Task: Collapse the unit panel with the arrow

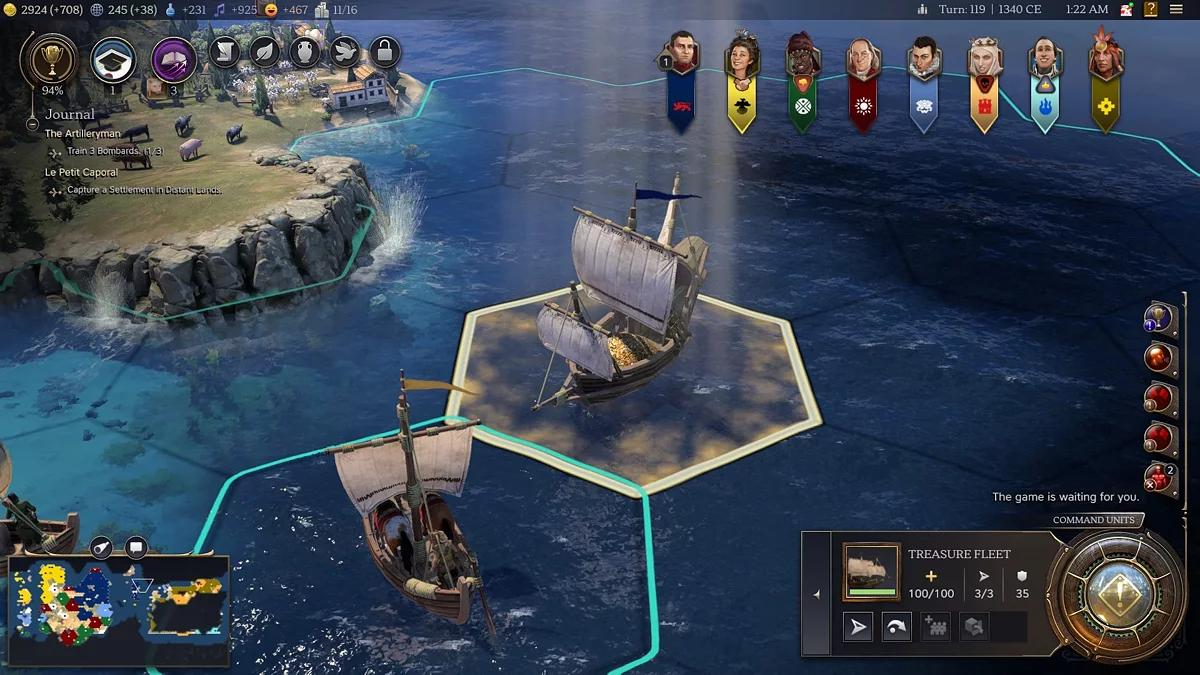Action: point(817,594)
